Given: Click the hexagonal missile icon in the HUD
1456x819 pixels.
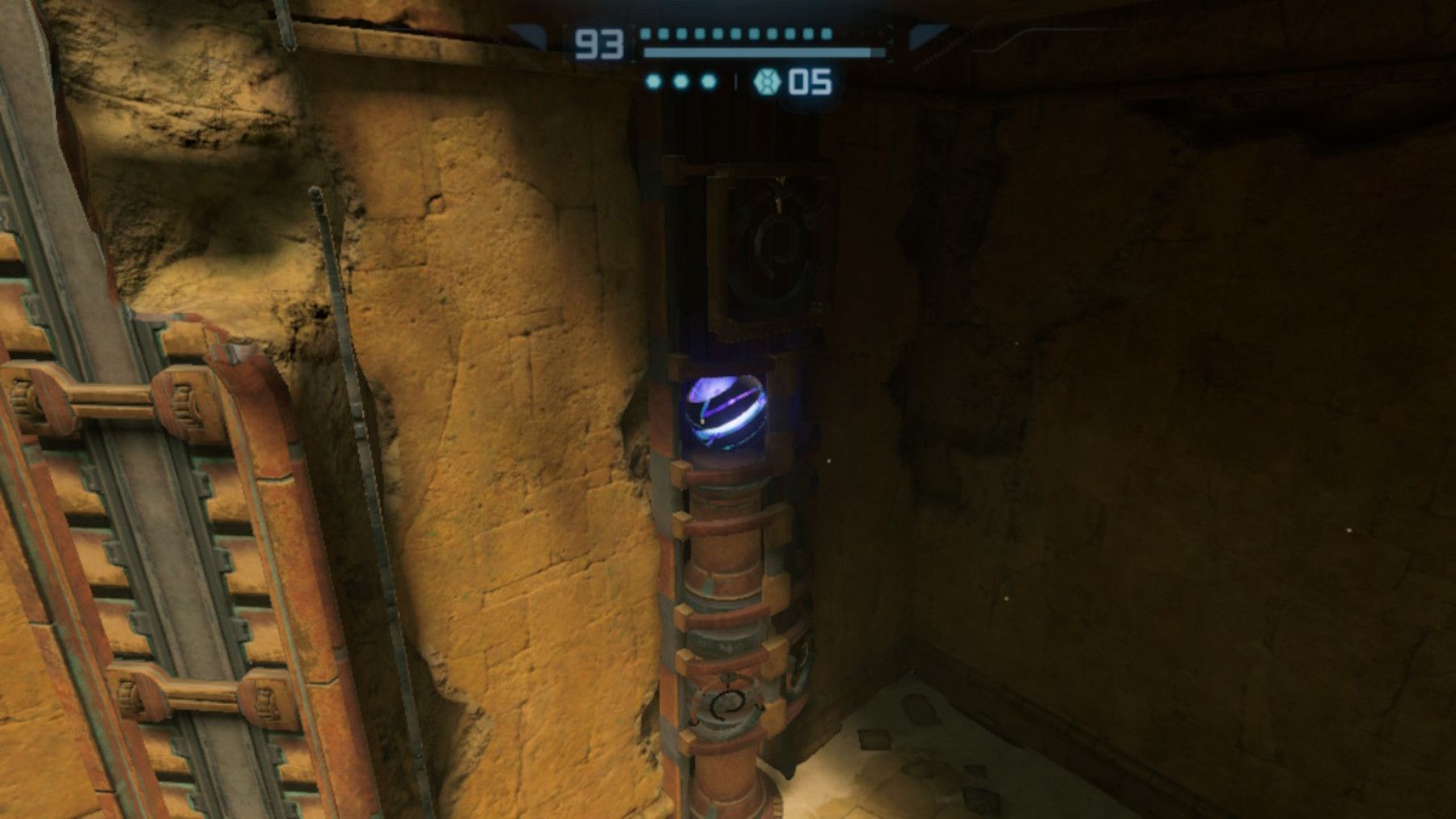Looking at the screenshot, I should click(x=767, y=82).
